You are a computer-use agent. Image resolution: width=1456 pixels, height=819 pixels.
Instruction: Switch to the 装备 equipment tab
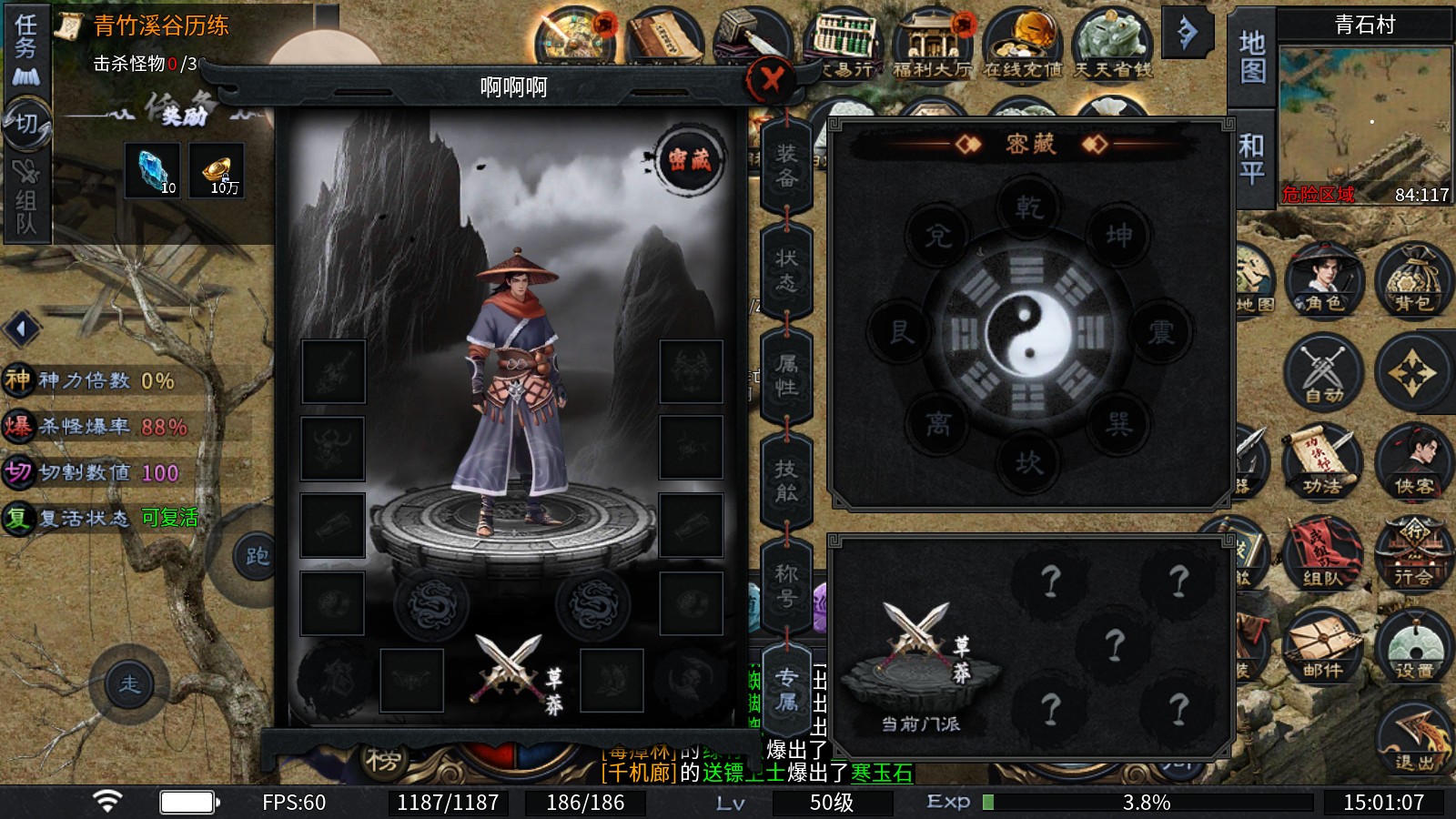786,166
